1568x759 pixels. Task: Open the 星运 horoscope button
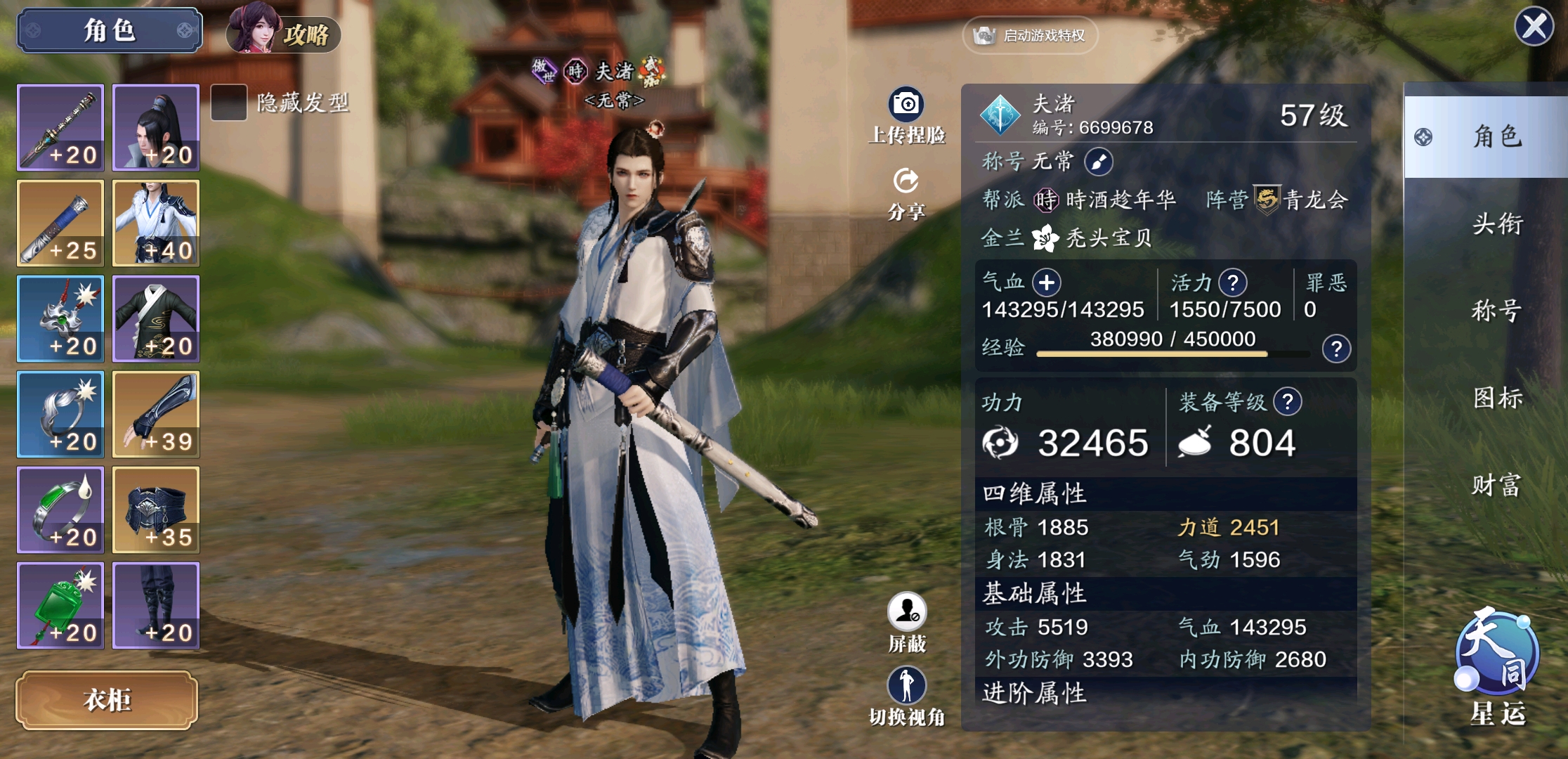(x=1497, y=664)
